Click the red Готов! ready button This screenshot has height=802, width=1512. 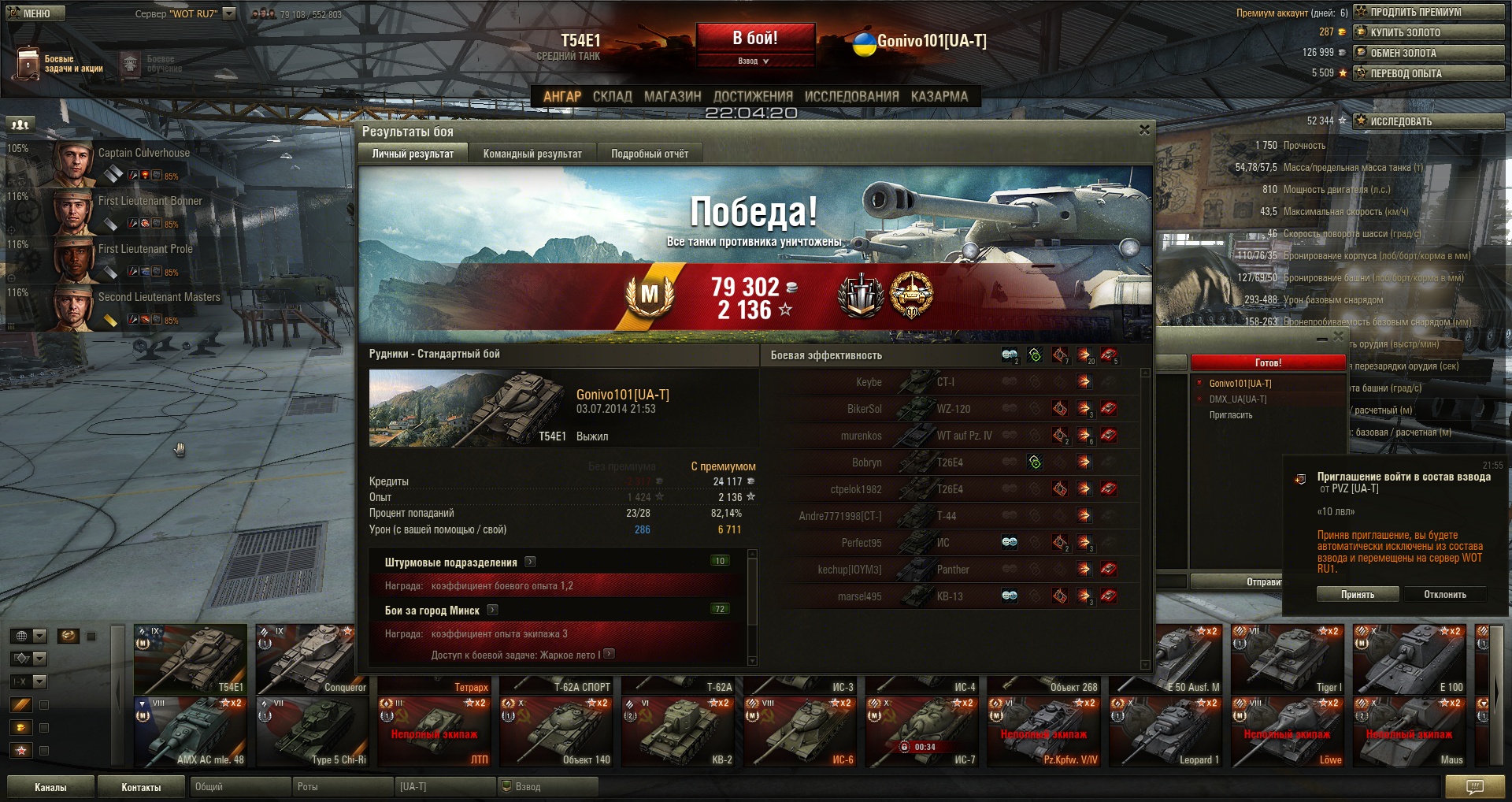click(1267, 362)
